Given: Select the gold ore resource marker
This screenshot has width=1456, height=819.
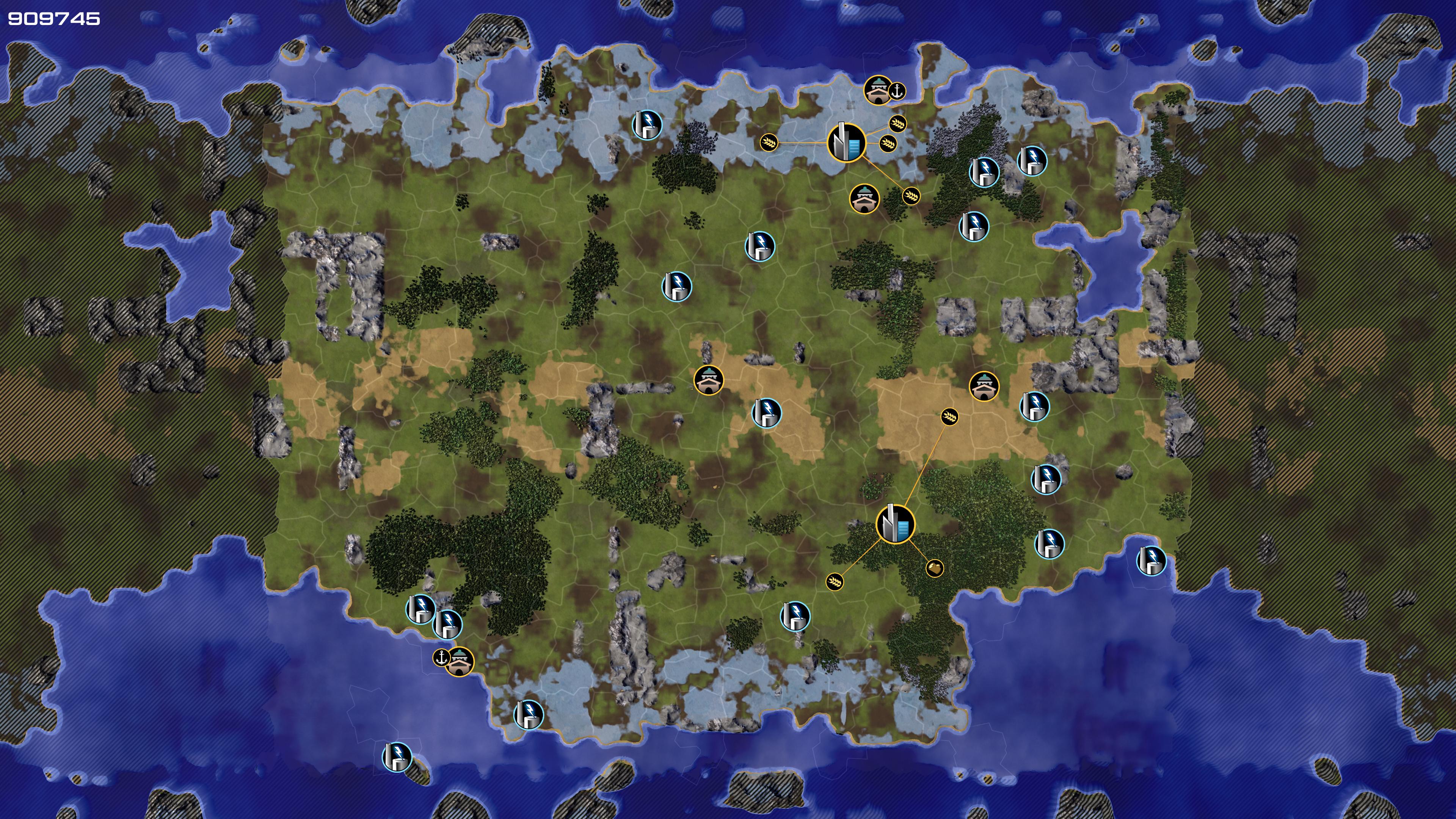Looking at the screenshot, I should (935, 568).
